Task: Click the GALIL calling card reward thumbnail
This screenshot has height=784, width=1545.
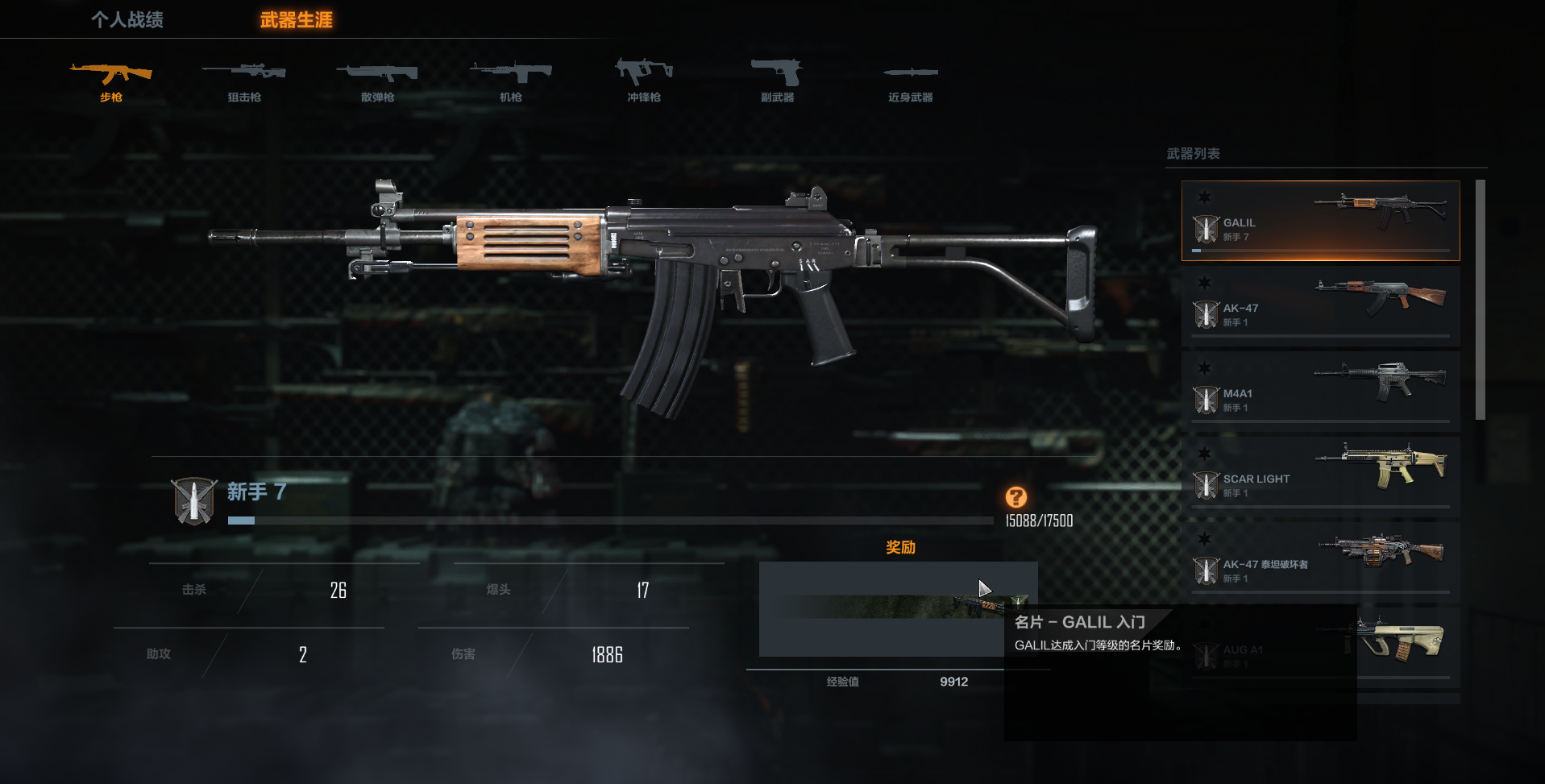Action: (x=897, y=608)
